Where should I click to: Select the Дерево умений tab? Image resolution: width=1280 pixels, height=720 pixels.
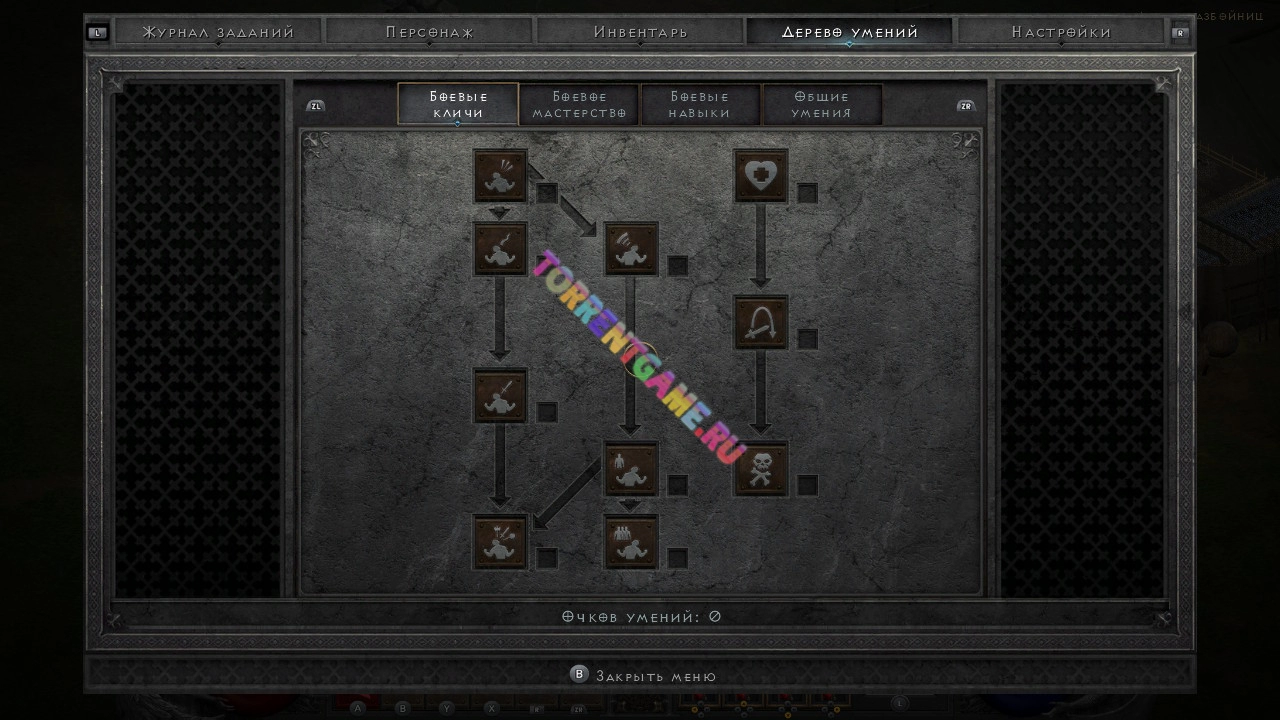click(x=850, y=32)
